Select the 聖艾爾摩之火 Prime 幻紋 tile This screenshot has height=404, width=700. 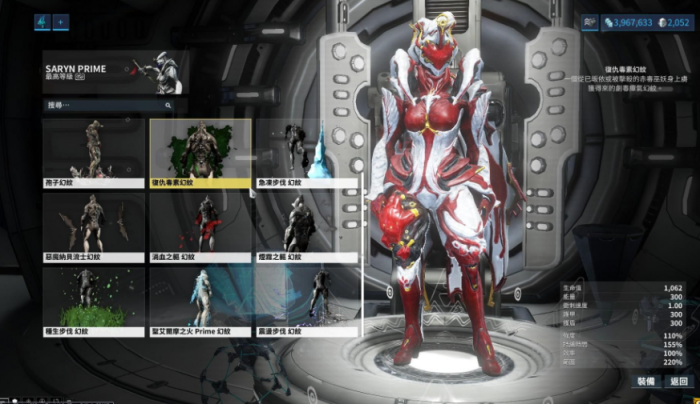[200, 301]
